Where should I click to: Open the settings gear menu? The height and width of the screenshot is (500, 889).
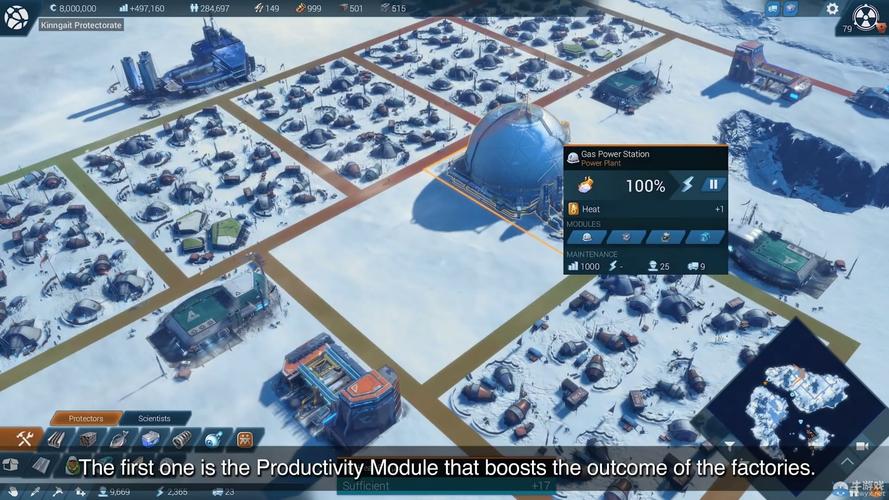coord(832,9)
